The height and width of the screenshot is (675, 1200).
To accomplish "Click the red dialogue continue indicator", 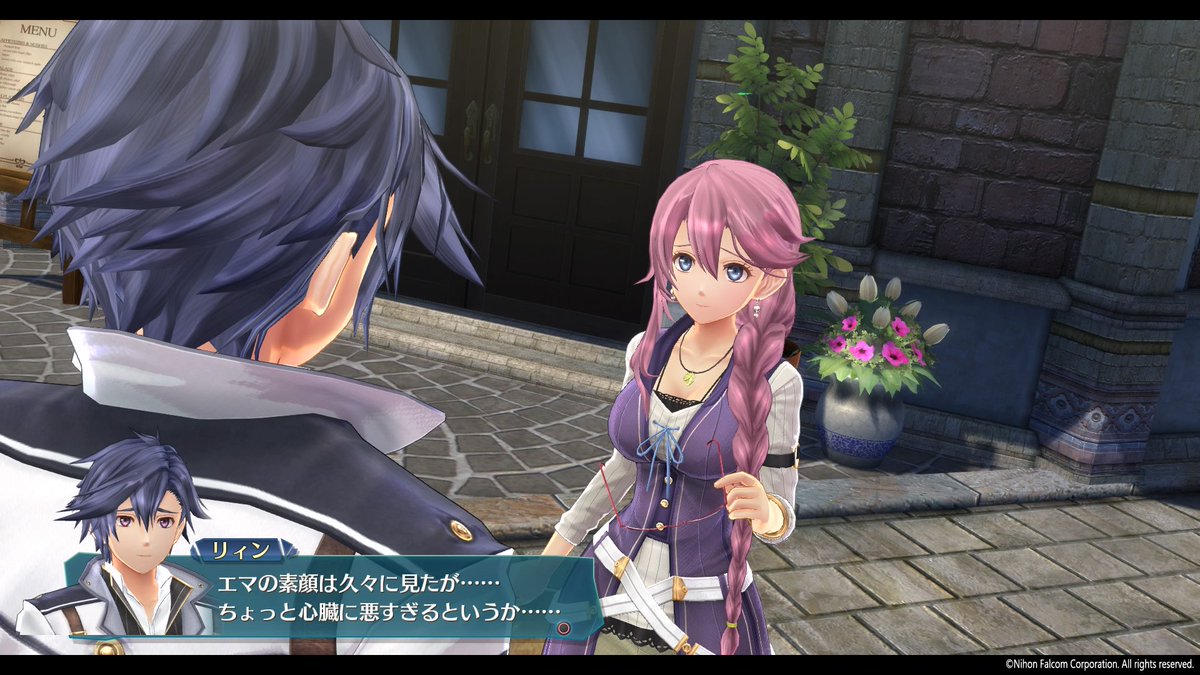I will (563, 628).
